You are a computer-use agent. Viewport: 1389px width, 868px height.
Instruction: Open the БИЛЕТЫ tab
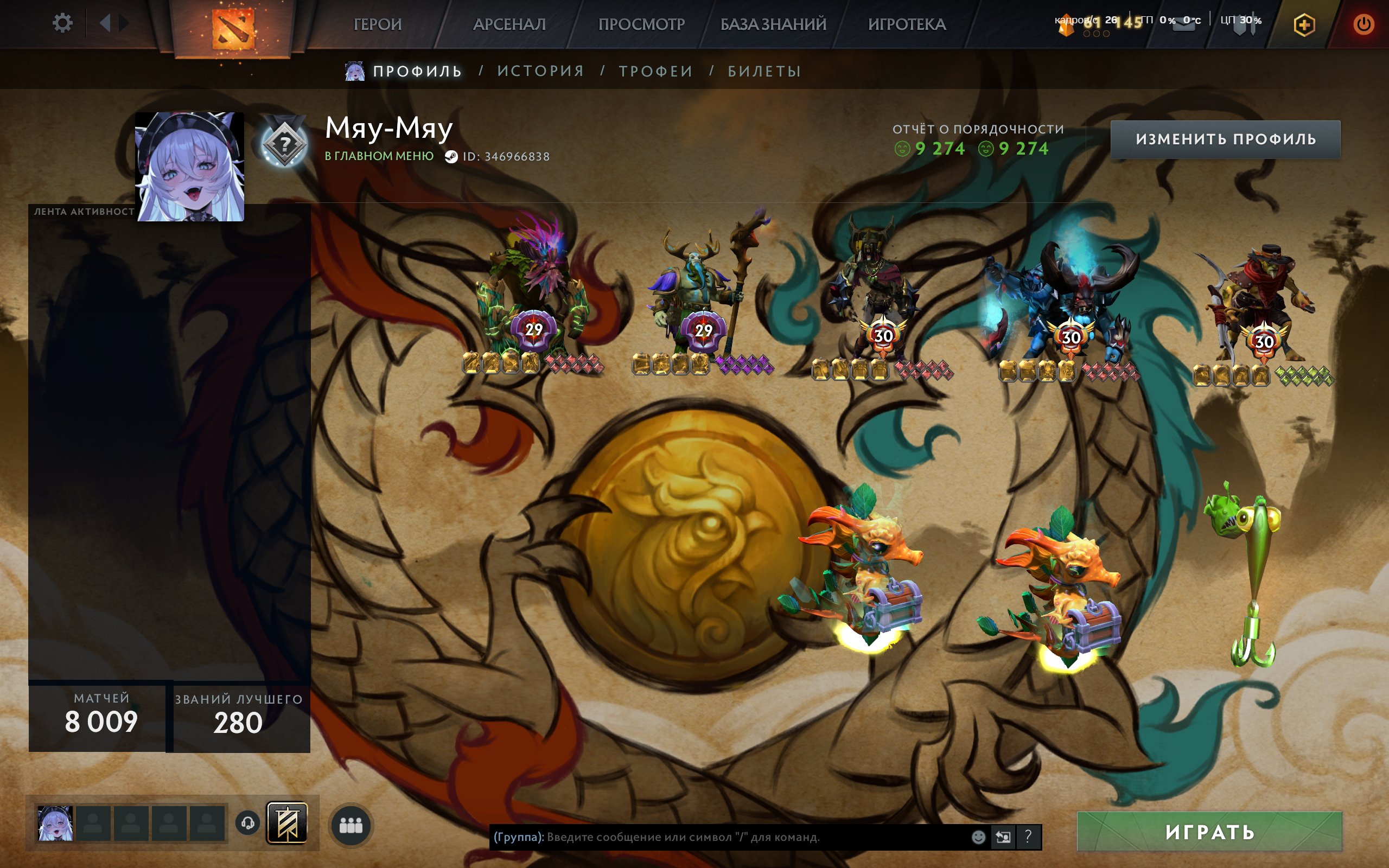[x=763, y=71]
